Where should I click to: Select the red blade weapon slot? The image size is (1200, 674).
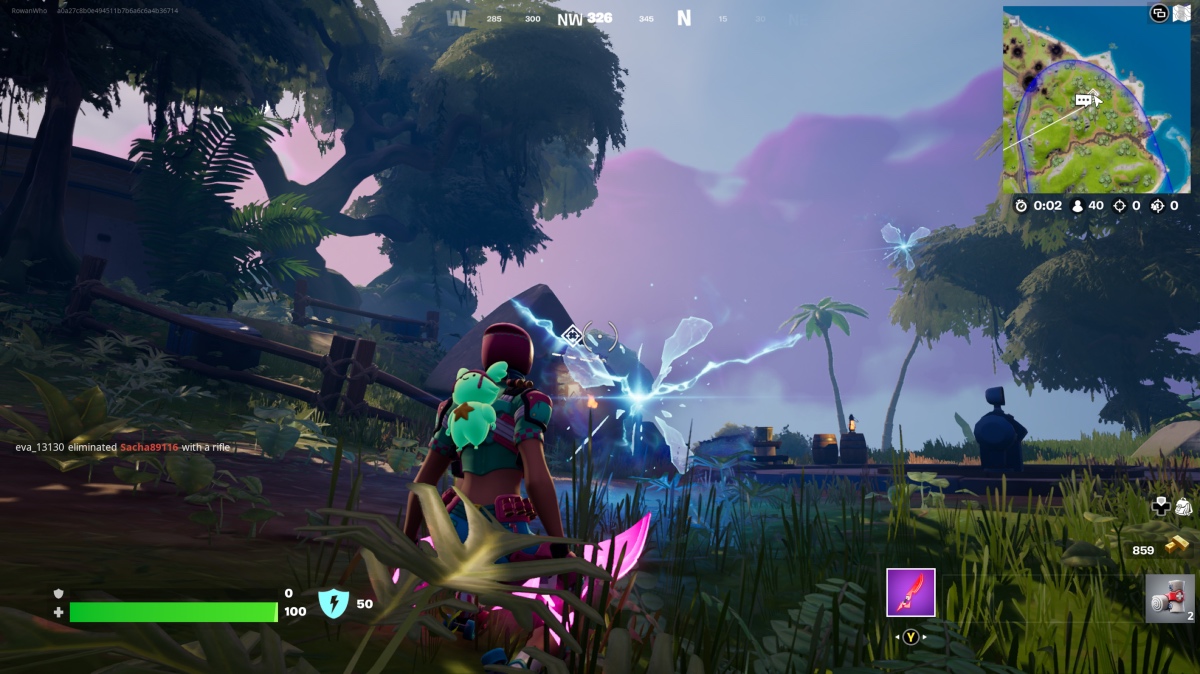click(x=910, y=592)
